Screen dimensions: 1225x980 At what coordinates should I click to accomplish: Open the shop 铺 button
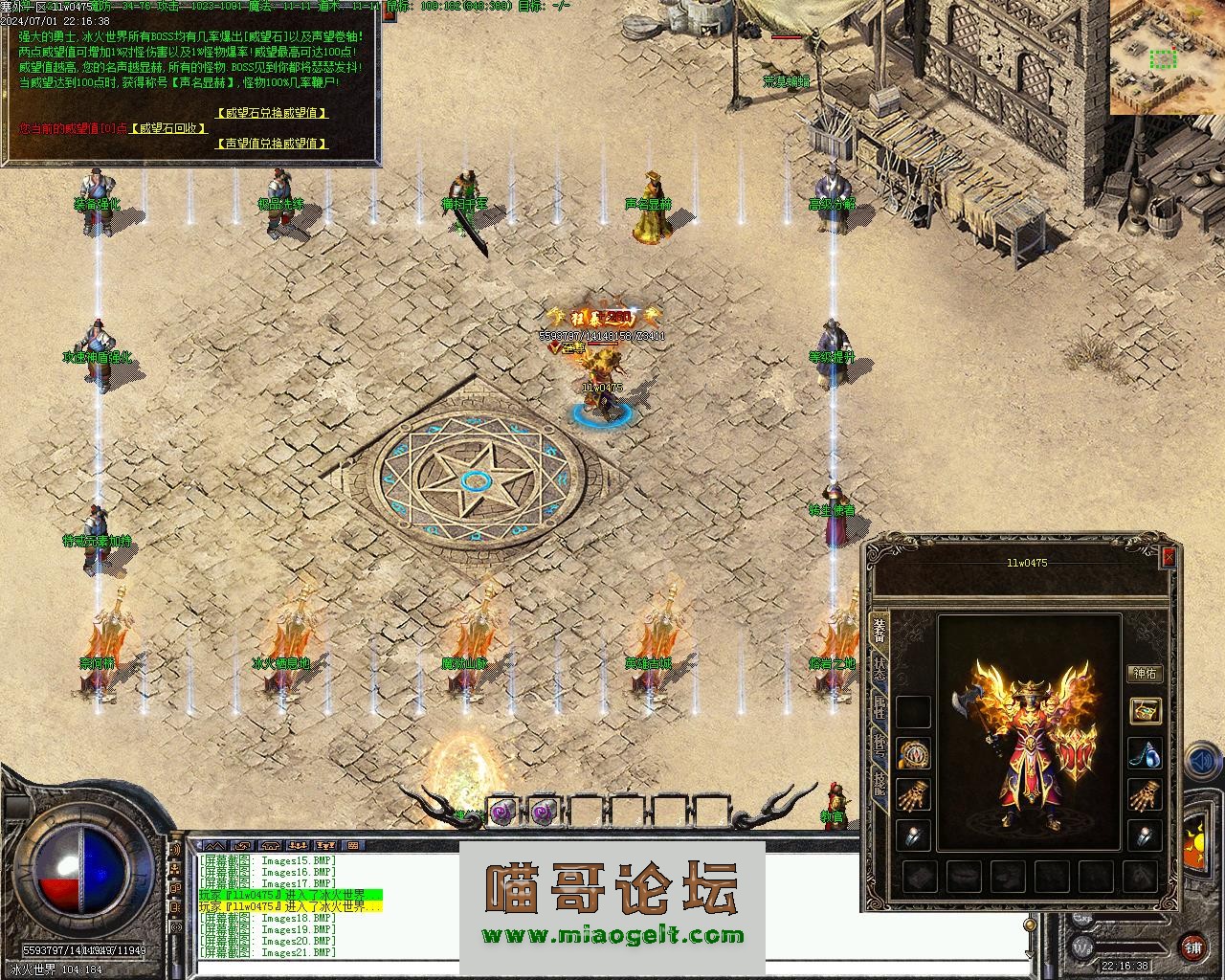pos(1192,947)
